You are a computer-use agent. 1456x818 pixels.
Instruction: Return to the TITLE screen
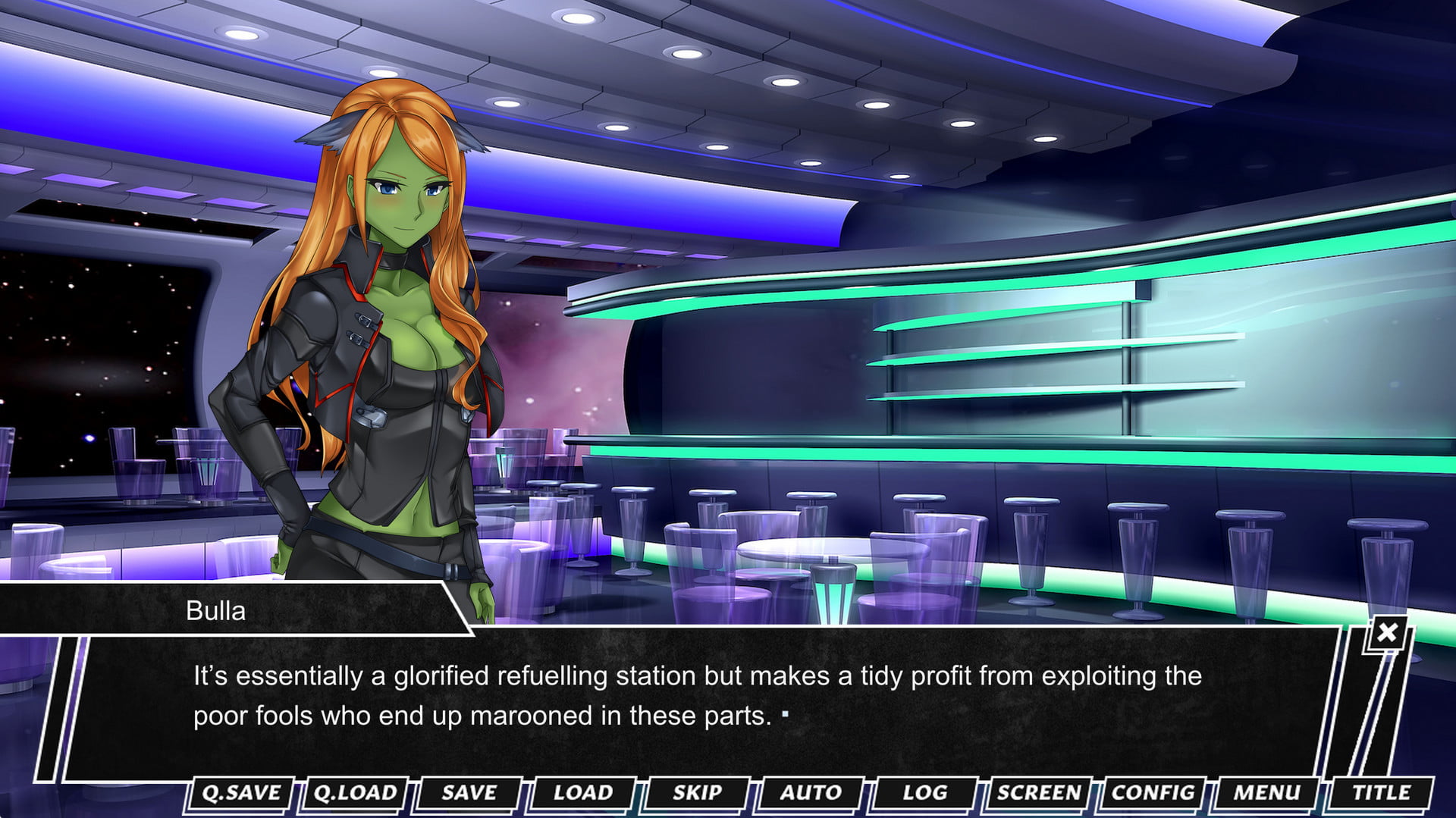(x=1381, y=793)
